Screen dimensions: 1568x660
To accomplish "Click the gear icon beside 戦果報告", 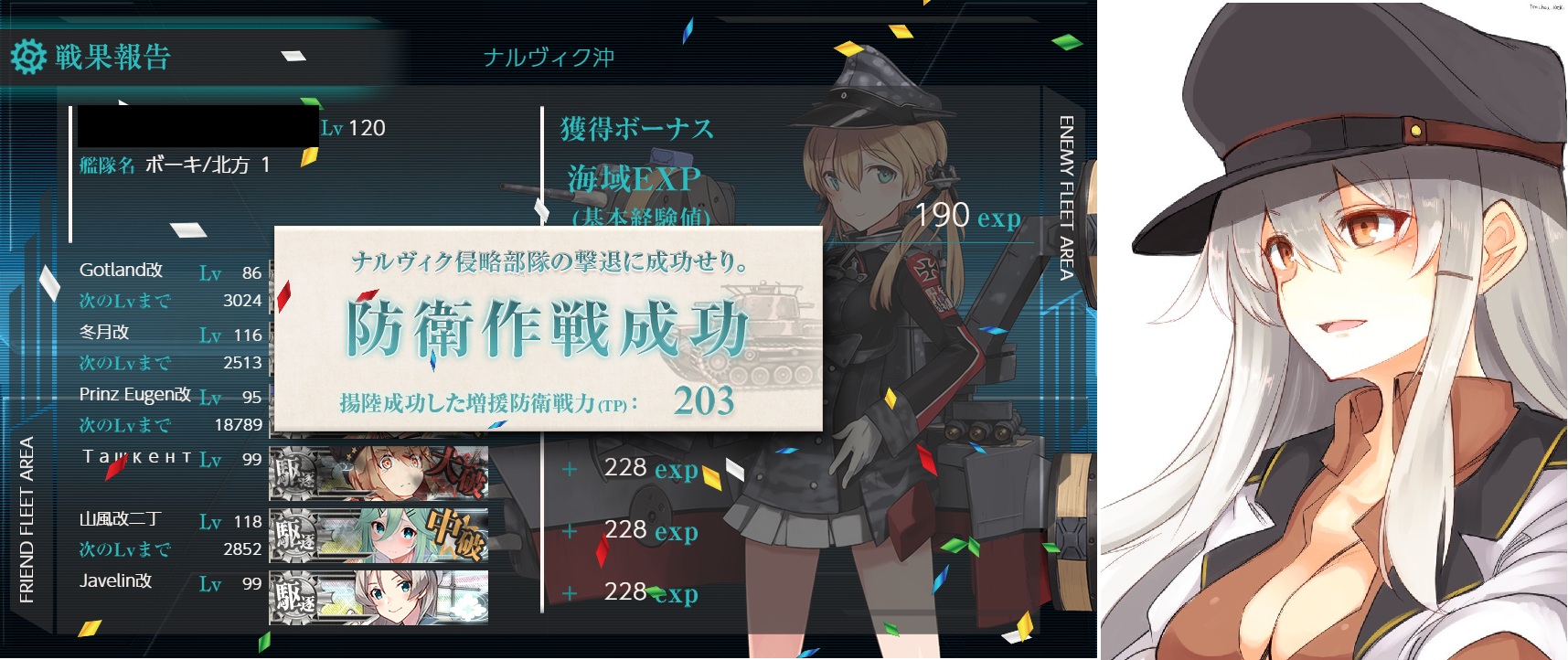I will tap(28, 57).
